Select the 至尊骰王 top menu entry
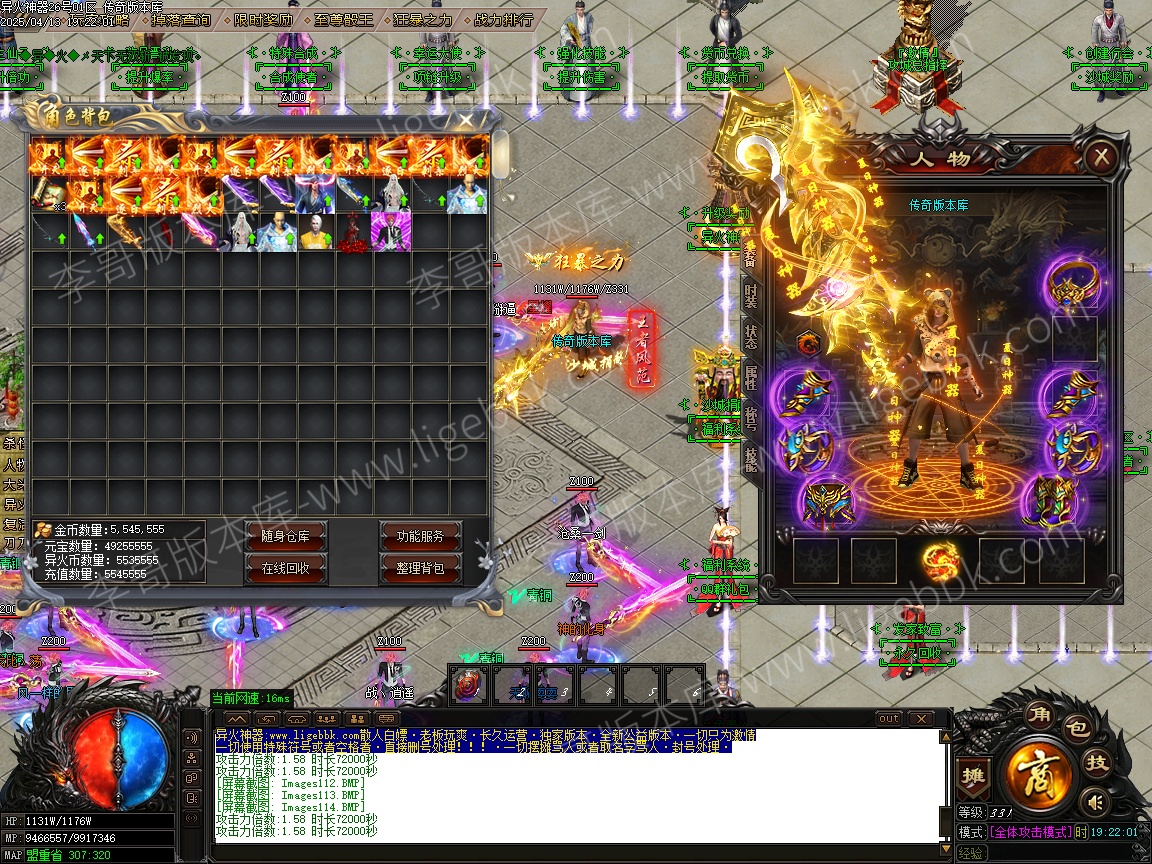The image size is (1152, 864). pyautogui.click(x=342, y=19)
